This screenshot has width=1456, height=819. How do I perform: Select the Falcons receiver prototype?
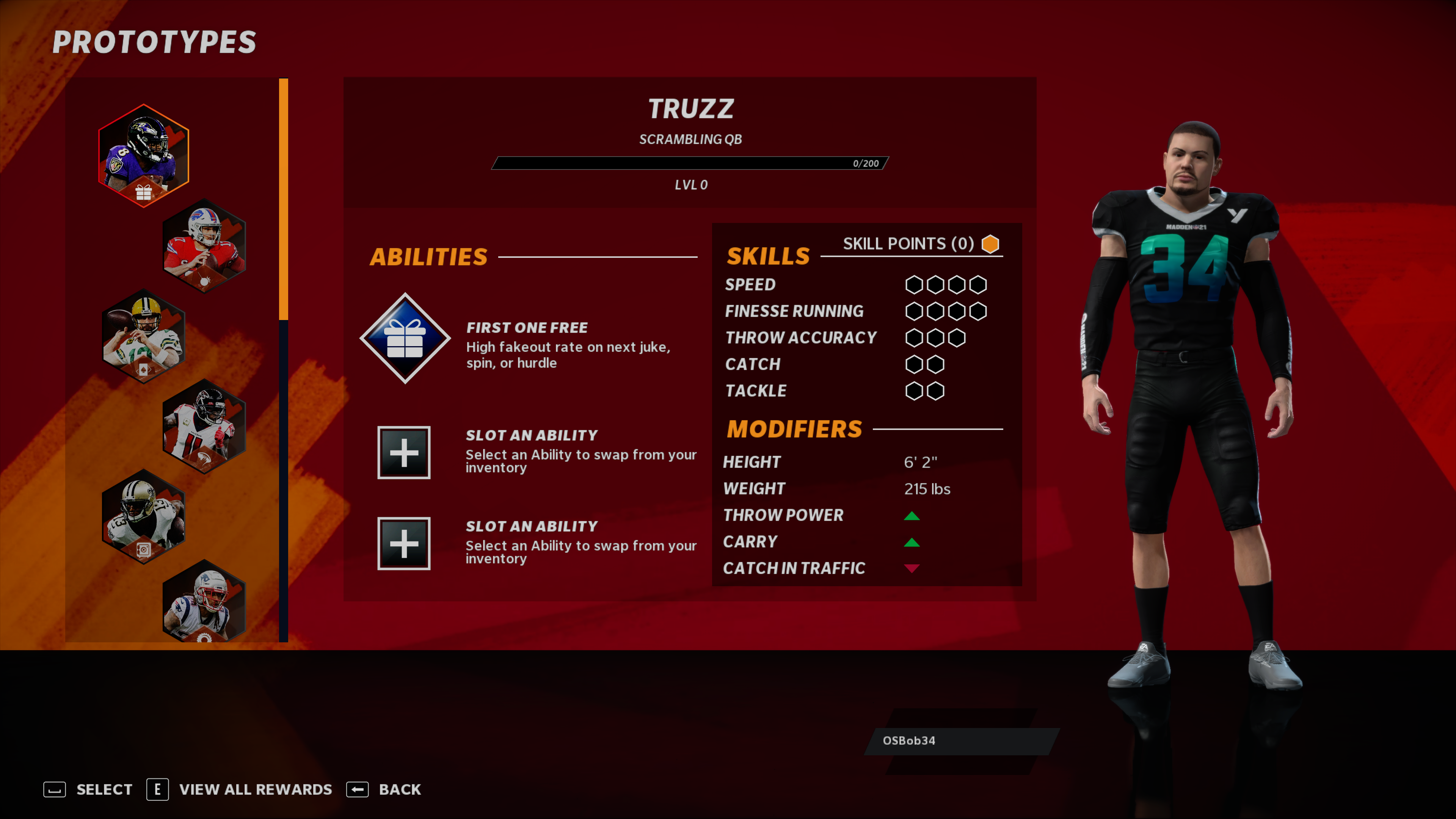[x=204, y=426]
